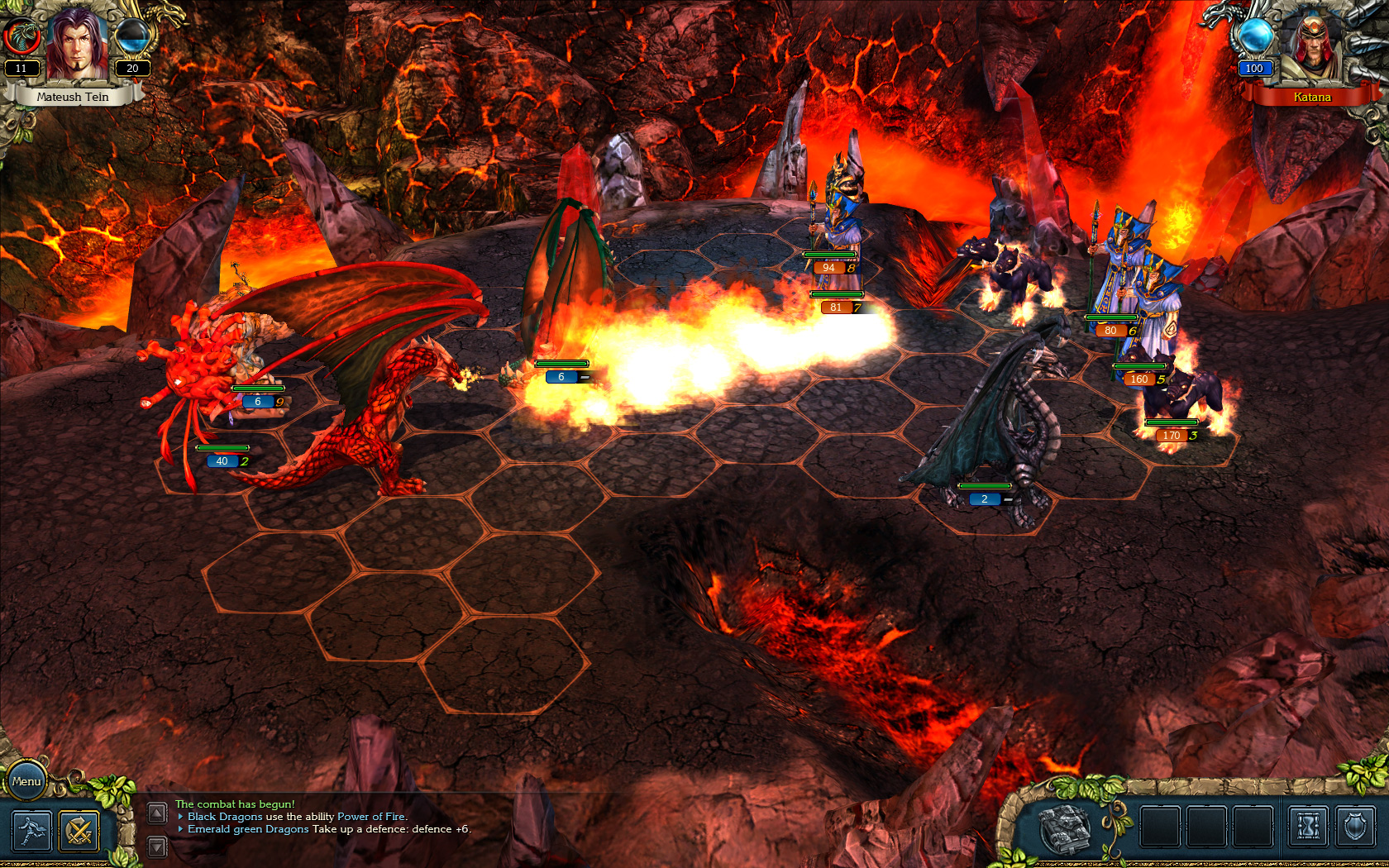
Task: Open the Menu button
Action: tap(26, 781)
